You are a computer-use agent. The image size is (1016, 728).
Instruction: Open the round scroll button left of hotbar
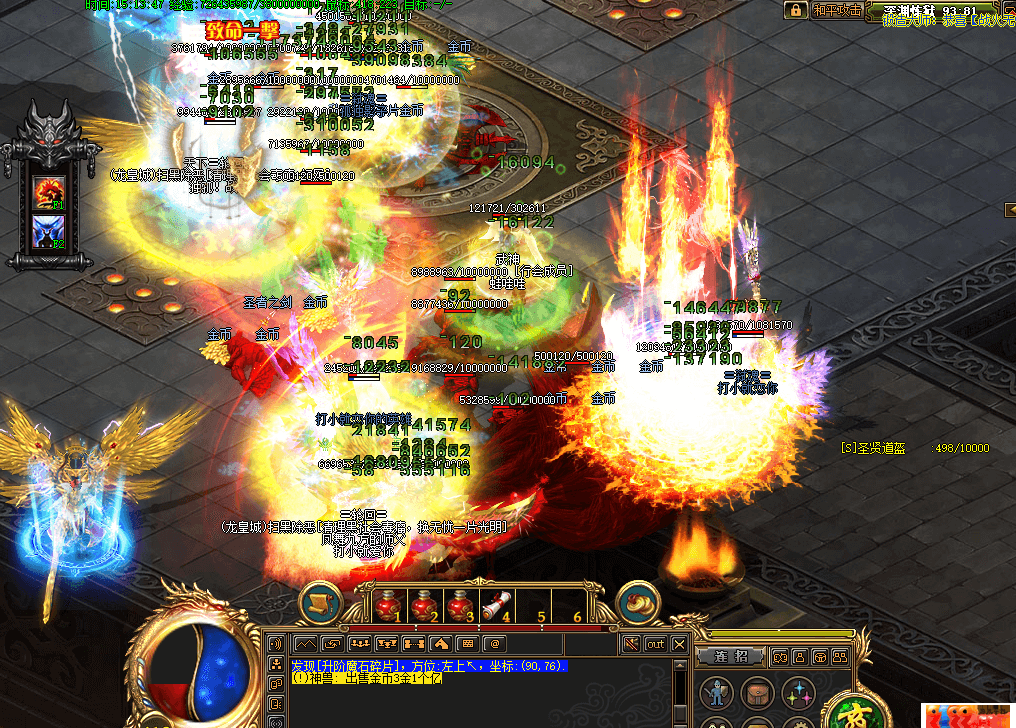[x=320, y=604]
